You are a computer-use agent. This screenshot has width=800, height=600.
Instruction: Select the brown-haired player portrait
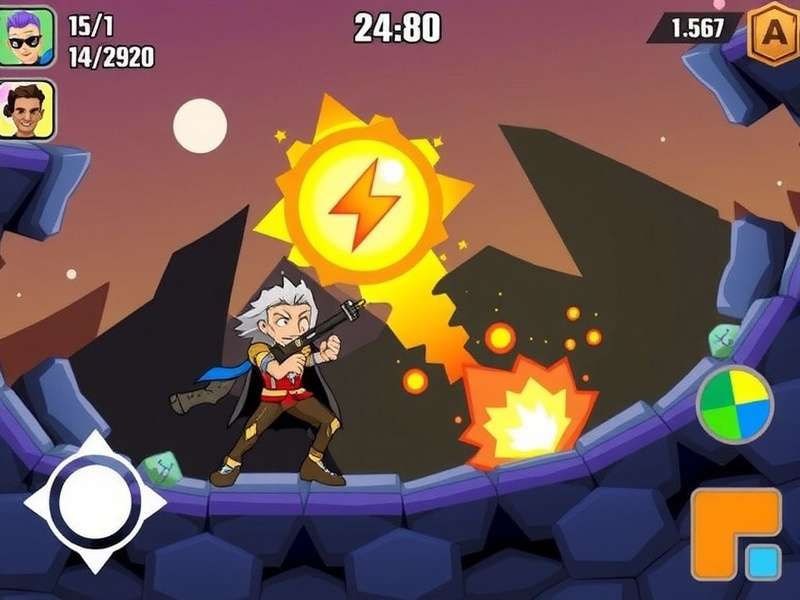(28, 109)
